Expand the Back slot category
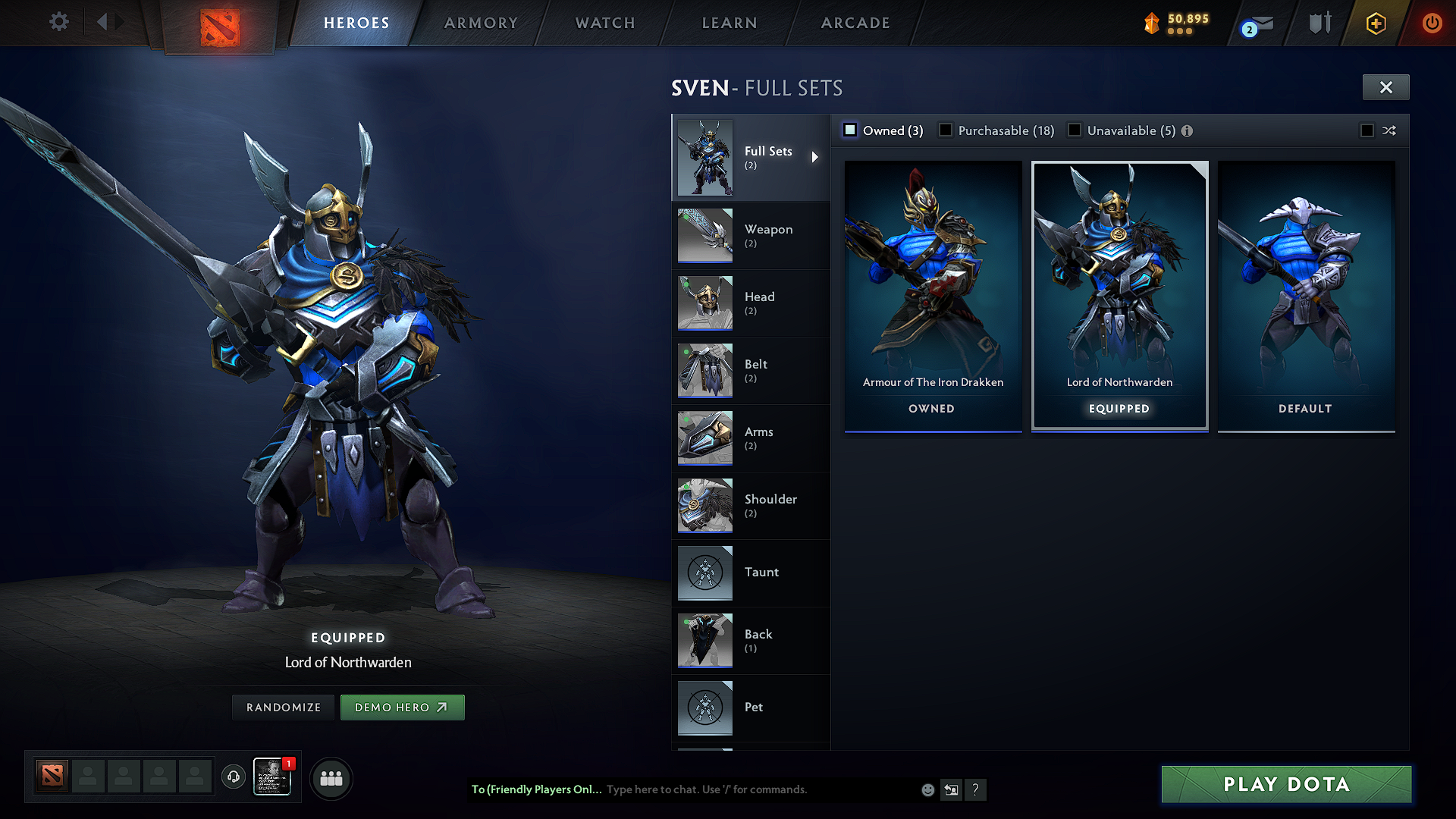 coord(704,640)
